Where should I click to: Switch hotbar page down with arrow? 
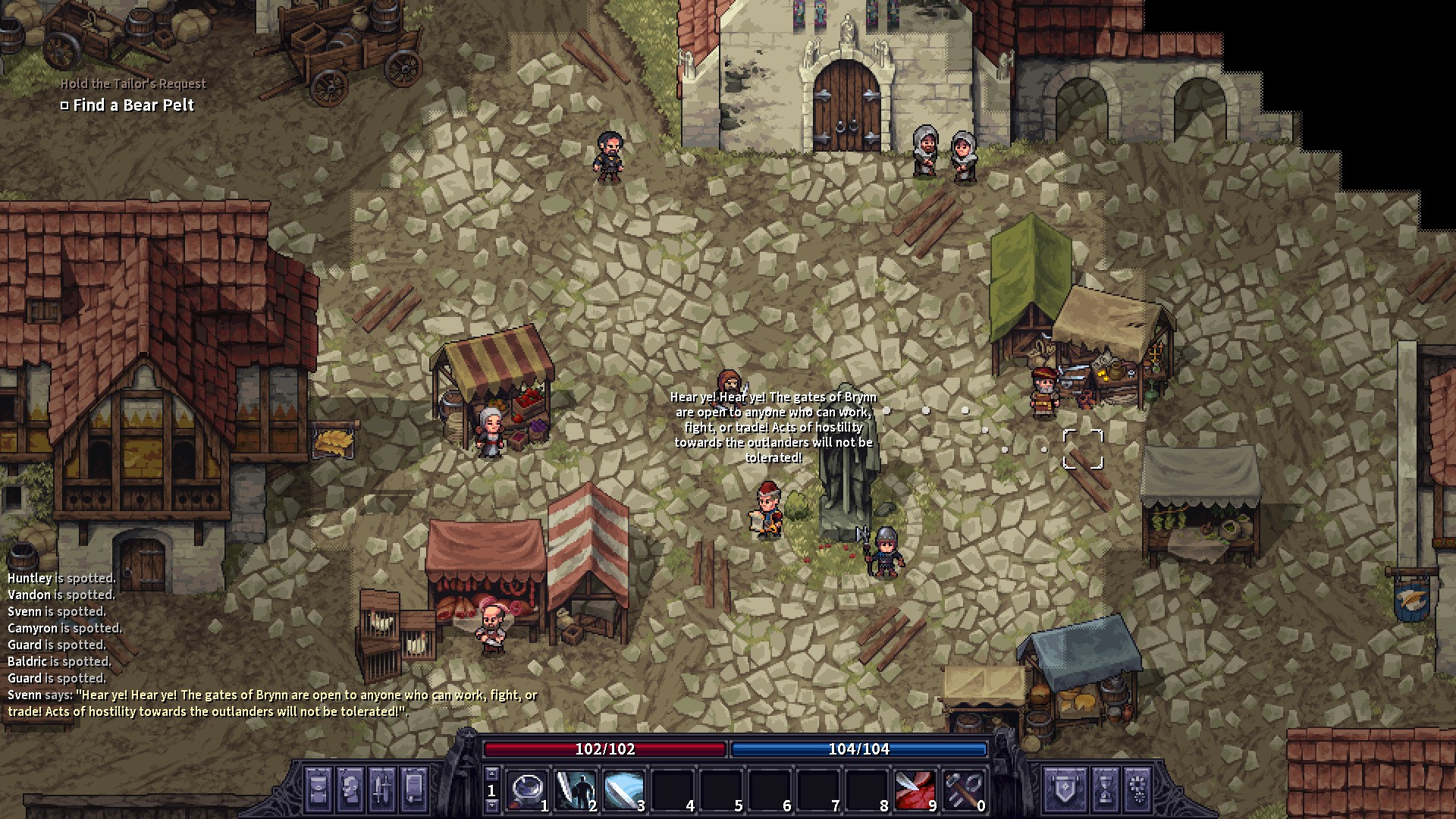491,805
